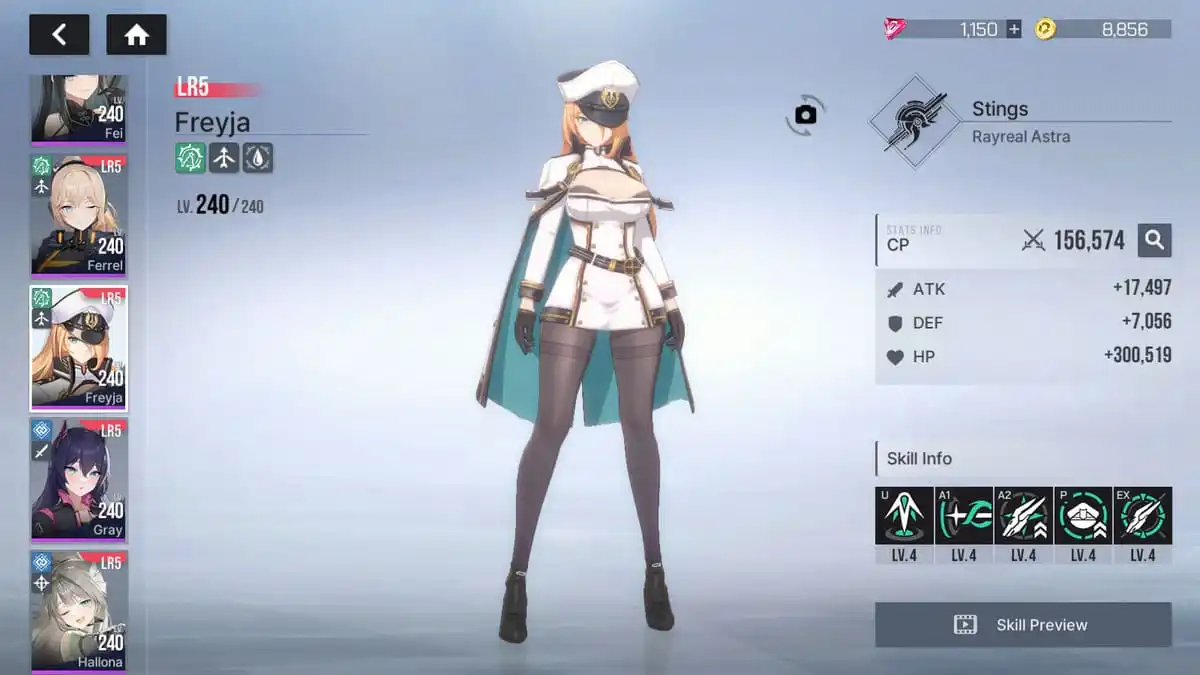Go back with the arrow button

pos(59,35)
